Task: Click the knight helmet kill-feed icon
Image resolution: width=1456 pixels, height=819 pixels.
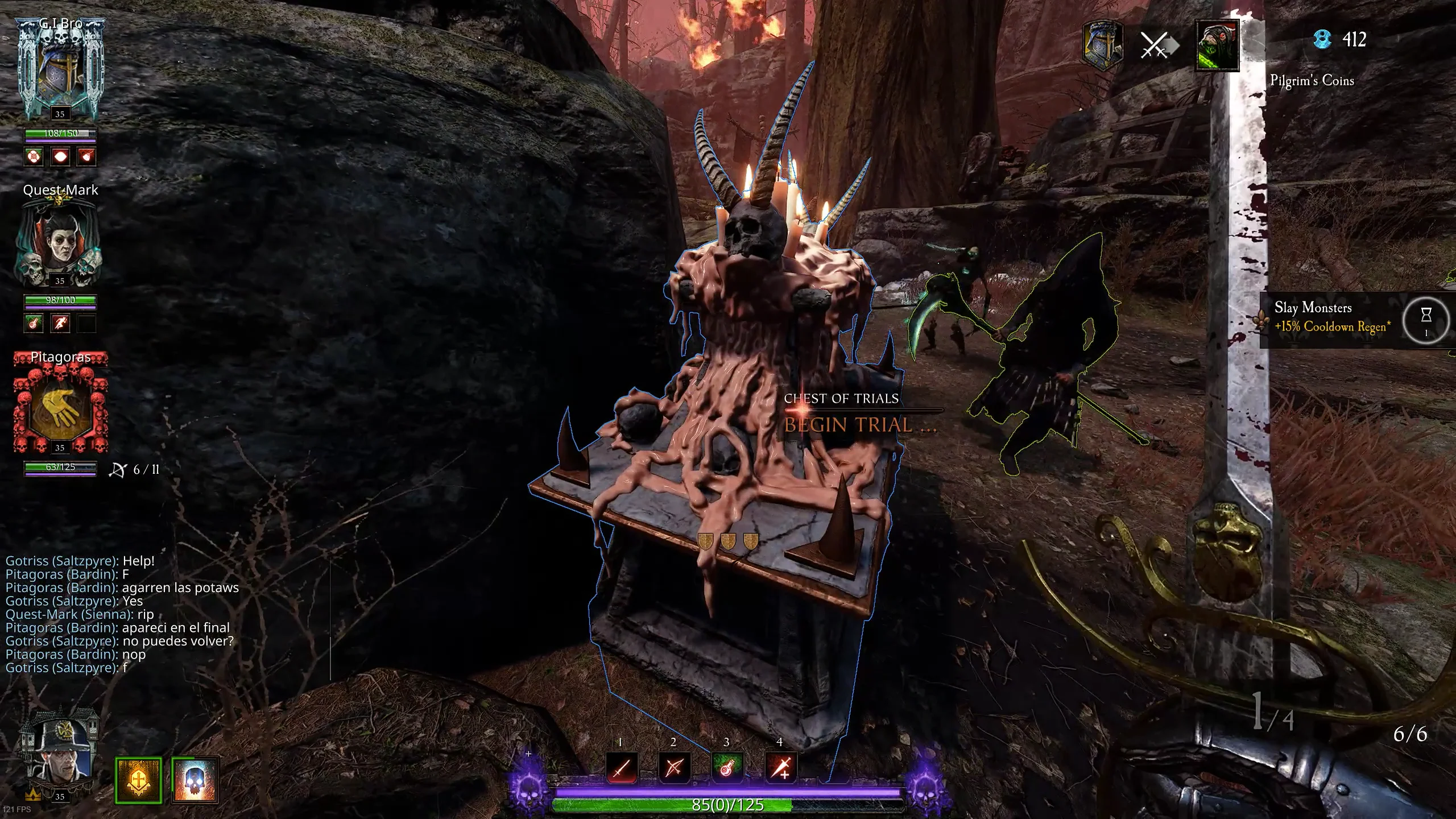Action: click(1103, 45)
